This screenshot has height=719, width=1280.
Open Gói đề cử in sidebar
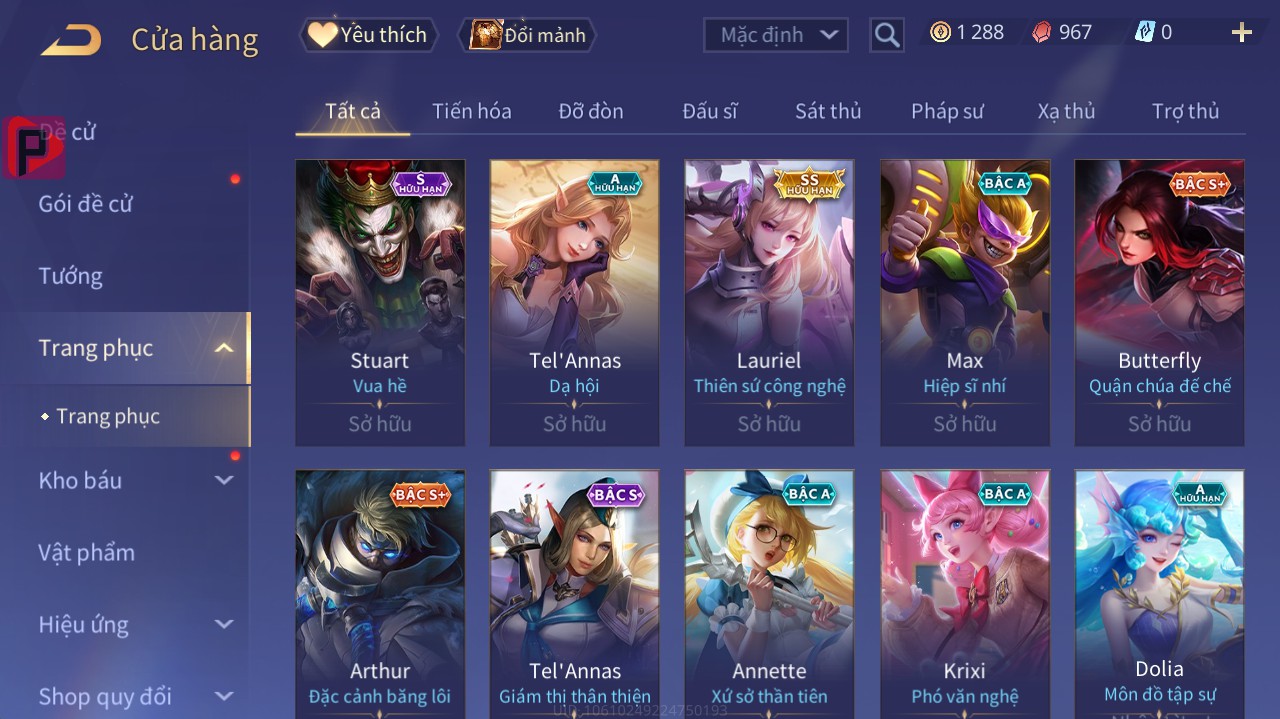(x=86, y=204)
